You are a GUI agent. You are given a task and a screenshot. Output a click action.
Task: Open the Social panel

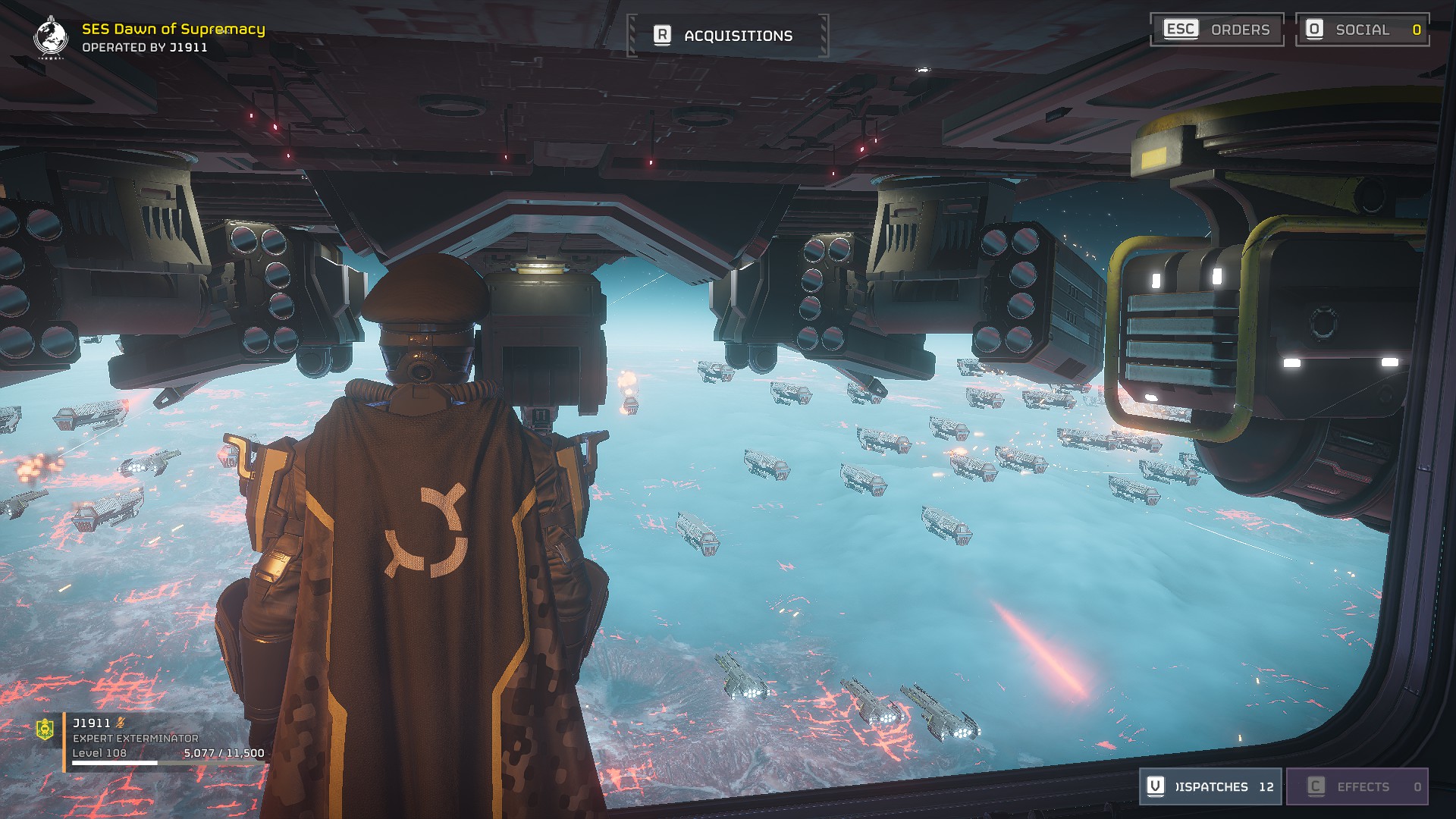click(x=1362, y=30)
